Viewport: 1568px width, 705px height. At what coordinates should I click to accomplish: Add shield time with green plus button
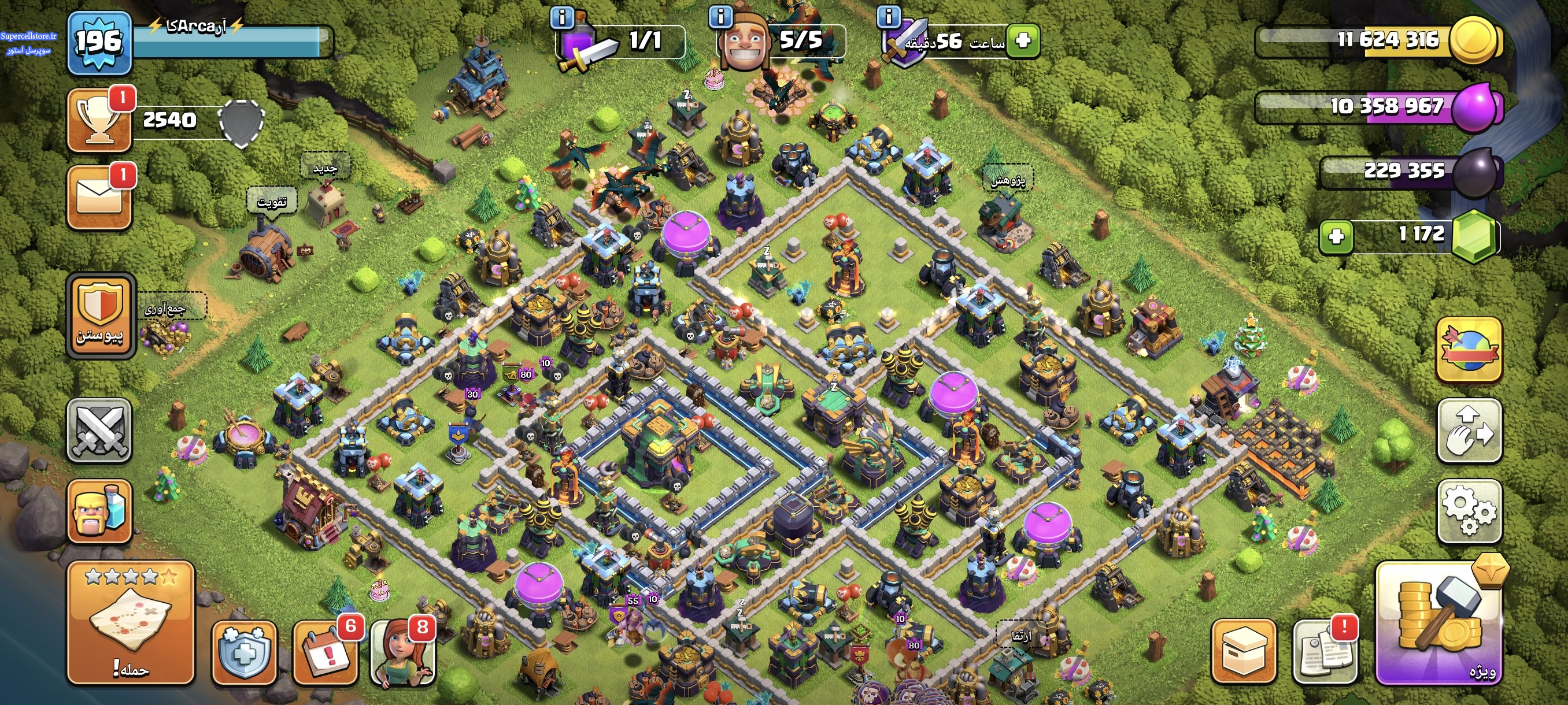pyautogui.click(x=1023, y=41)
